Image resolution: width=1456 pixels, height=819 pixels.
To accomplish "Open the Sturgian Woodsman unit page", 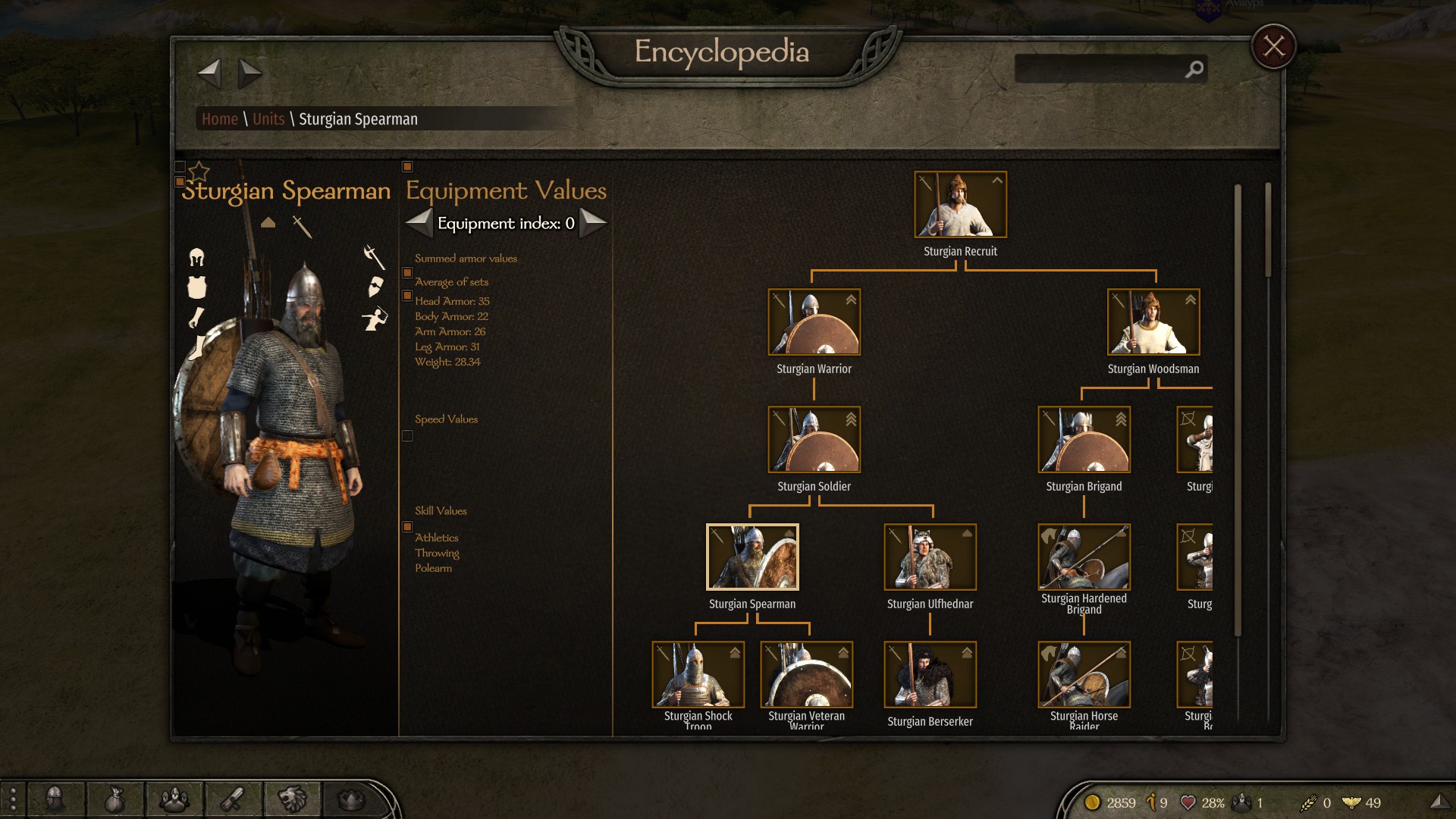I will pos(1153,322).
